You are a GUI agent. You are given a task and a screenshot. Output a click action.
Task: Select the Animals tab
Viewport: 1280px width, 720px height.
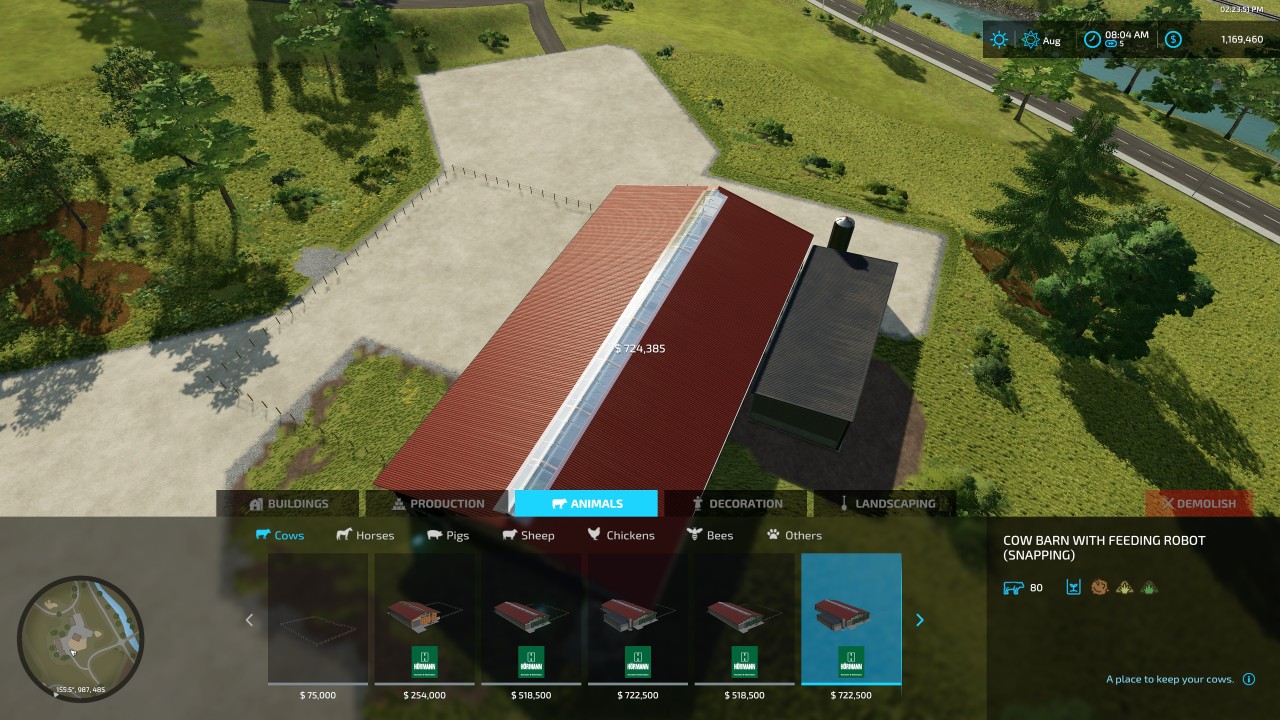click(587, 504)
